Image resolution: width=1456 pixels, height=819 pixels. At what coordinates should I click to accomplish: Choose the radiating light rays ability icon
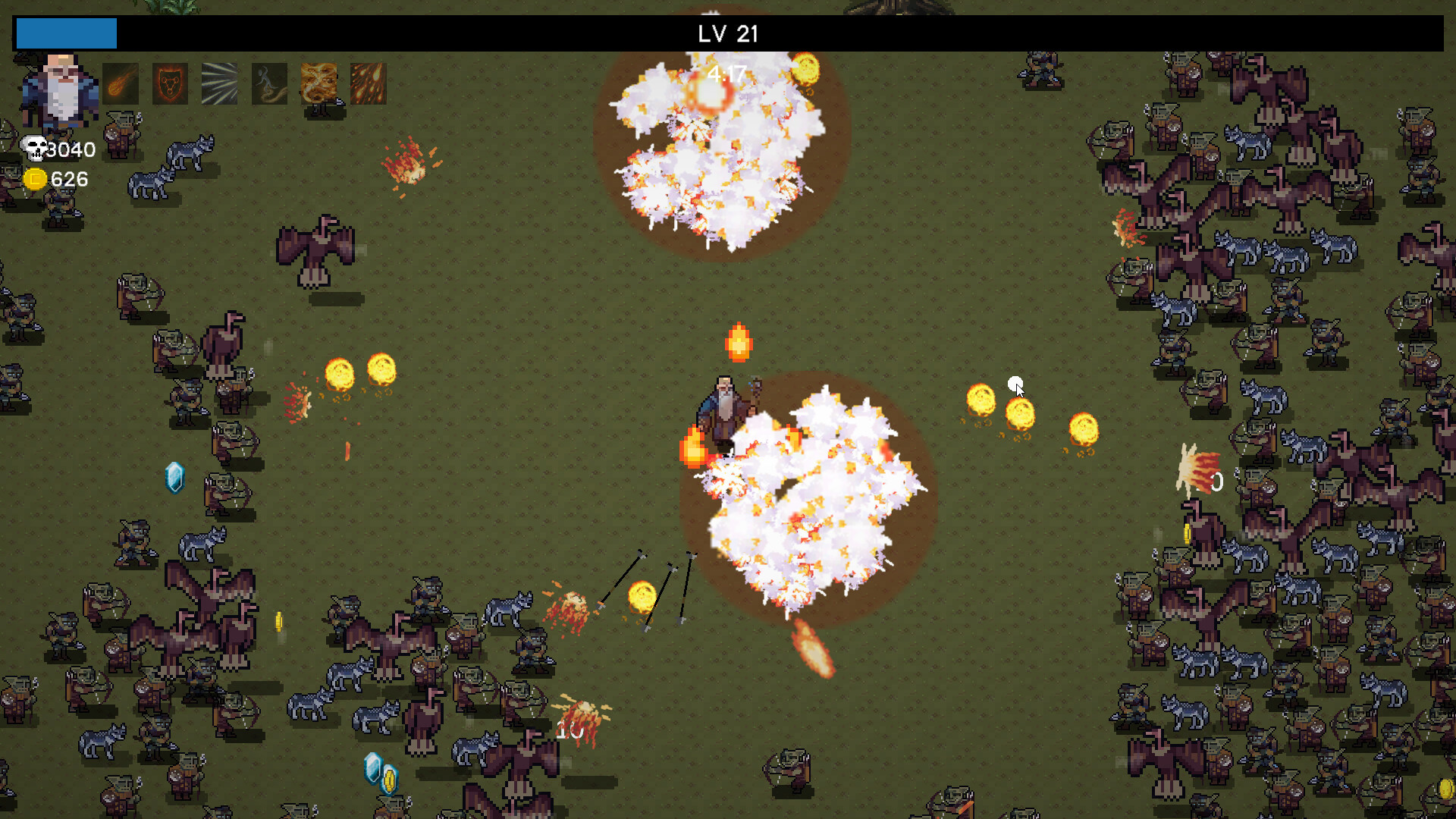pos(220,83)
